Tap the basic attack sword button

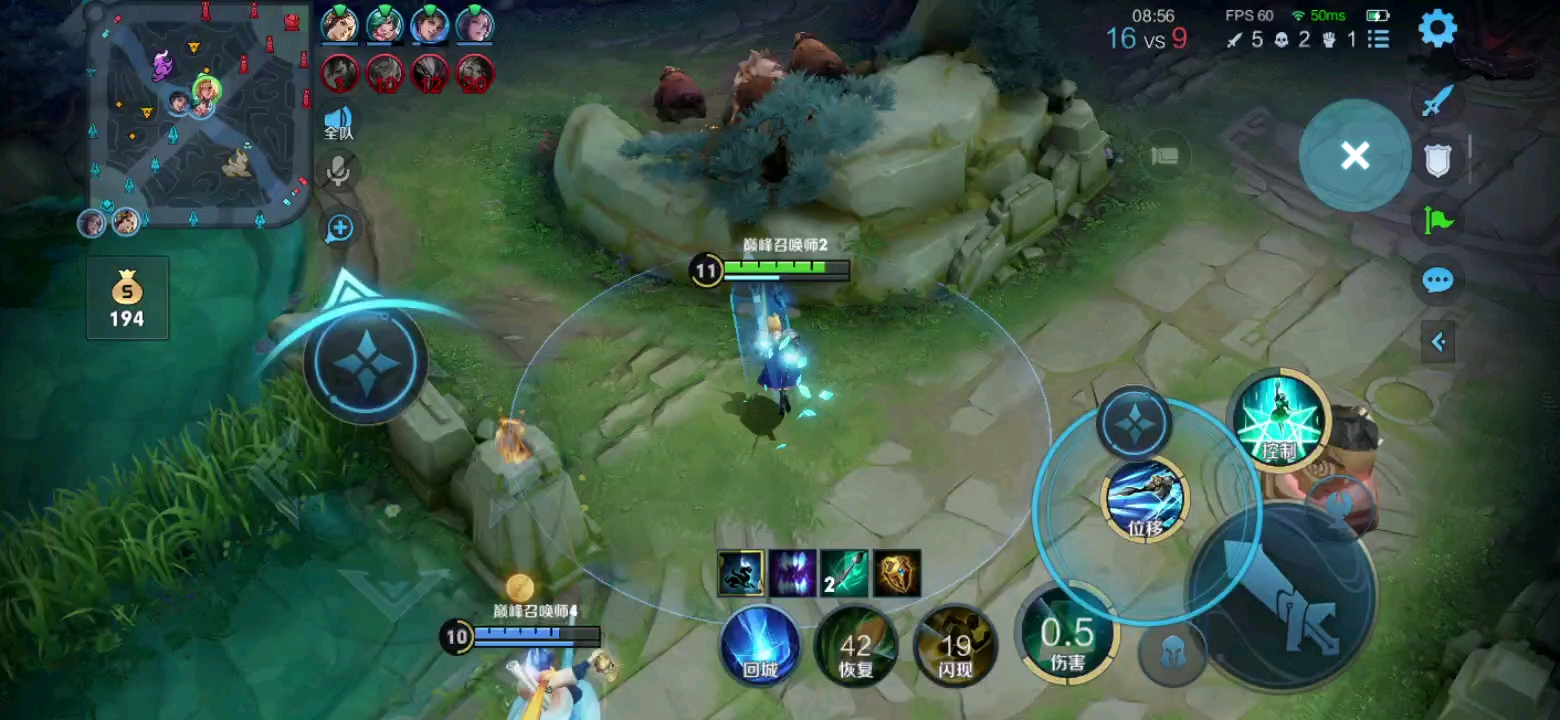pyautogui.click(x=1285, y=597)
